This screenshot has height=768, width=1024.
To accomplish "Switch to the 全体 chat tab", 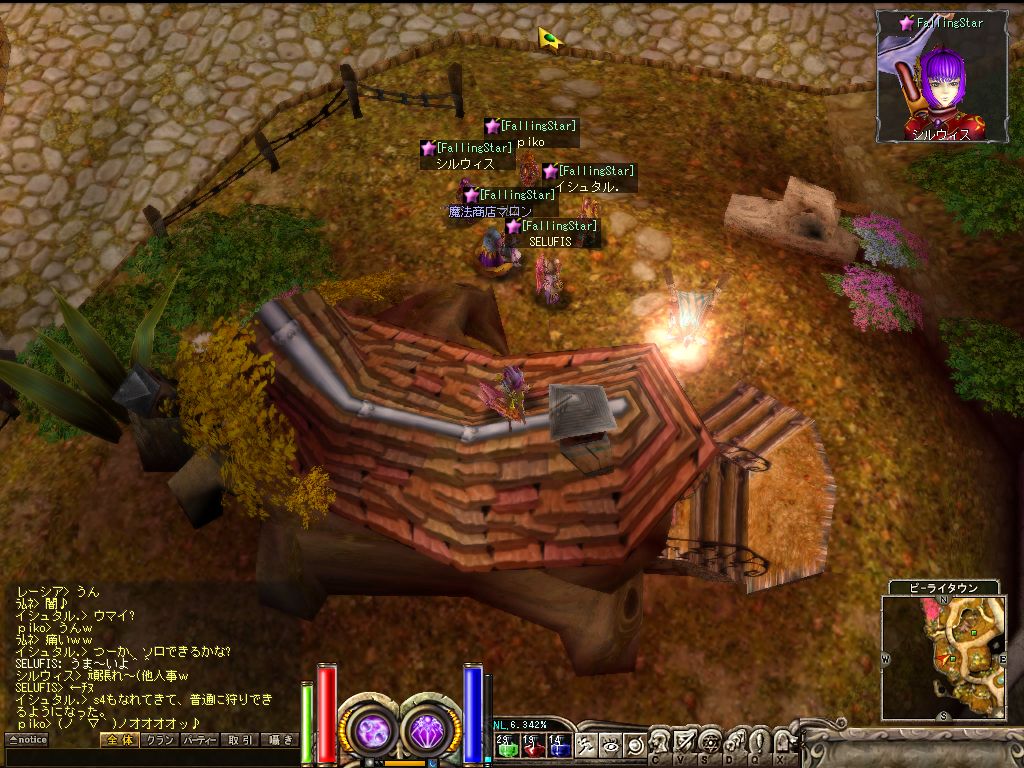I will point(119,740).
